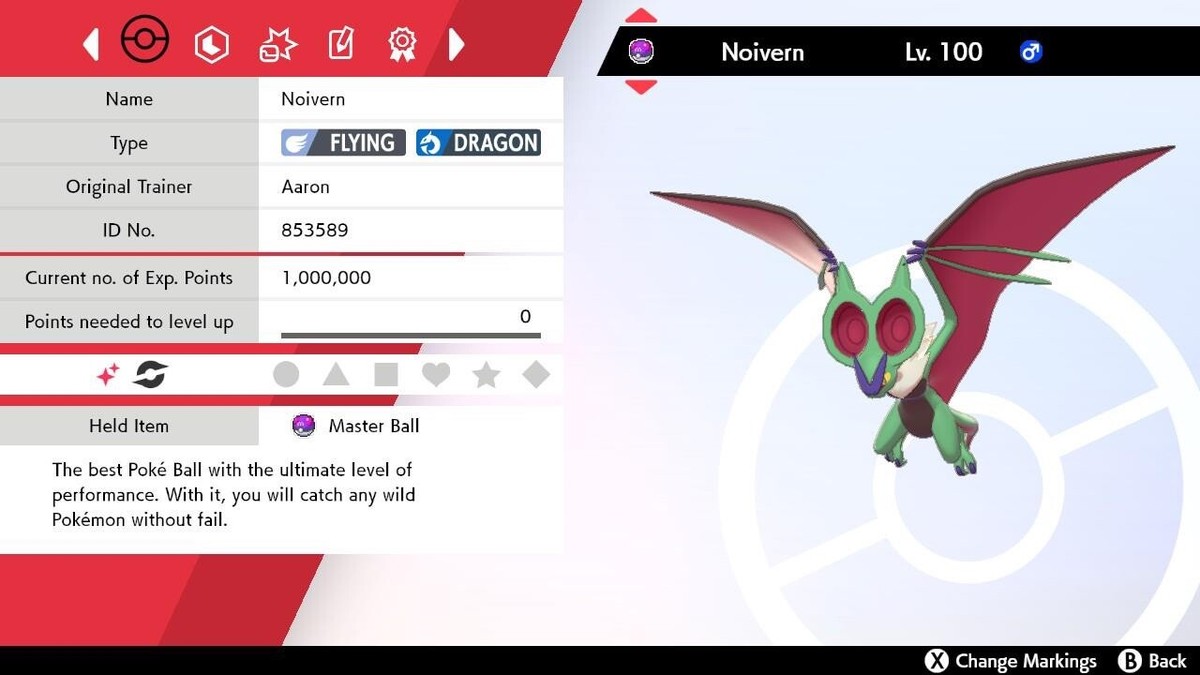
Task: Toggle the triangle marking
Action: pos(336,375)
